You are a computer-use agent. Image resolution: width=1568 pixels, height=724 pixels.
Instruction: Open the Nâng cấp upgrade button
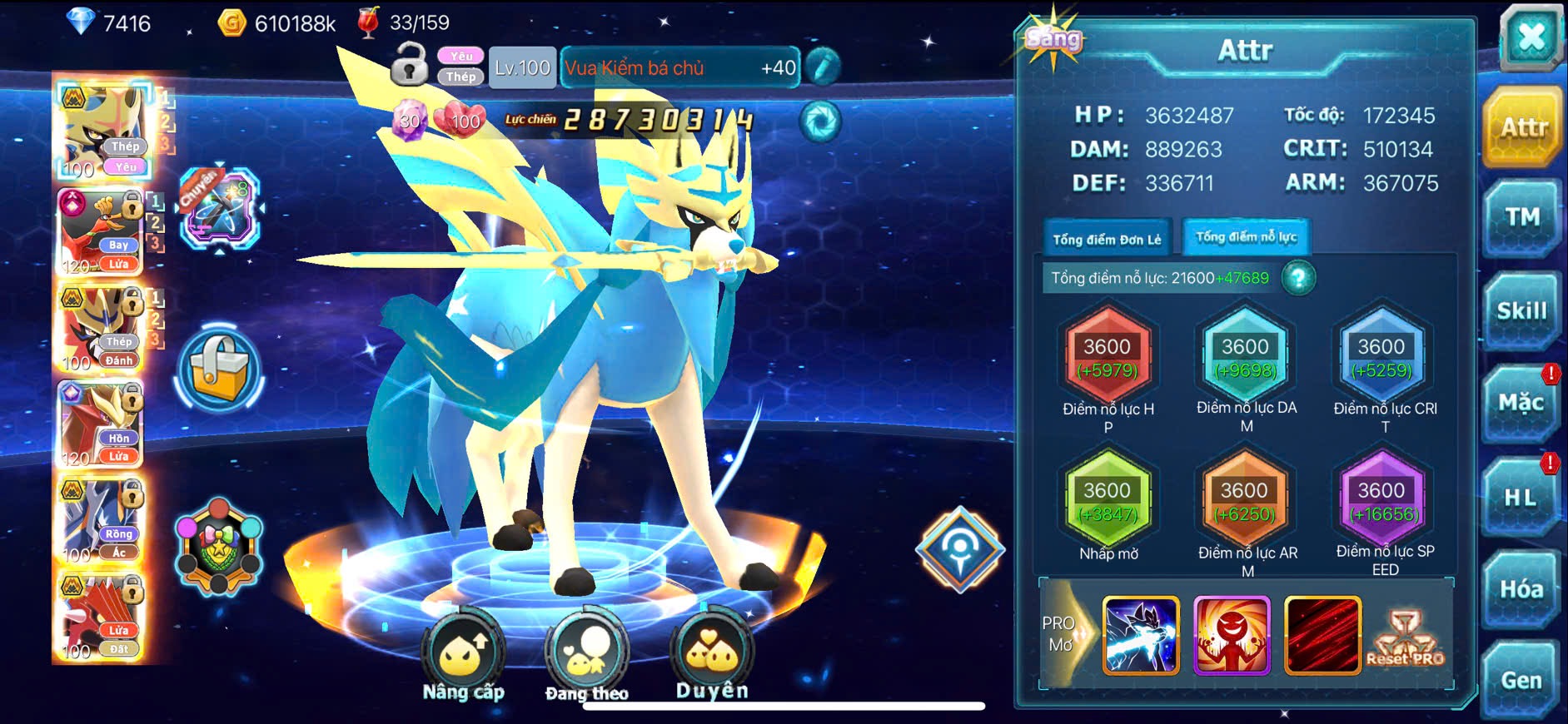pos(463,657)
